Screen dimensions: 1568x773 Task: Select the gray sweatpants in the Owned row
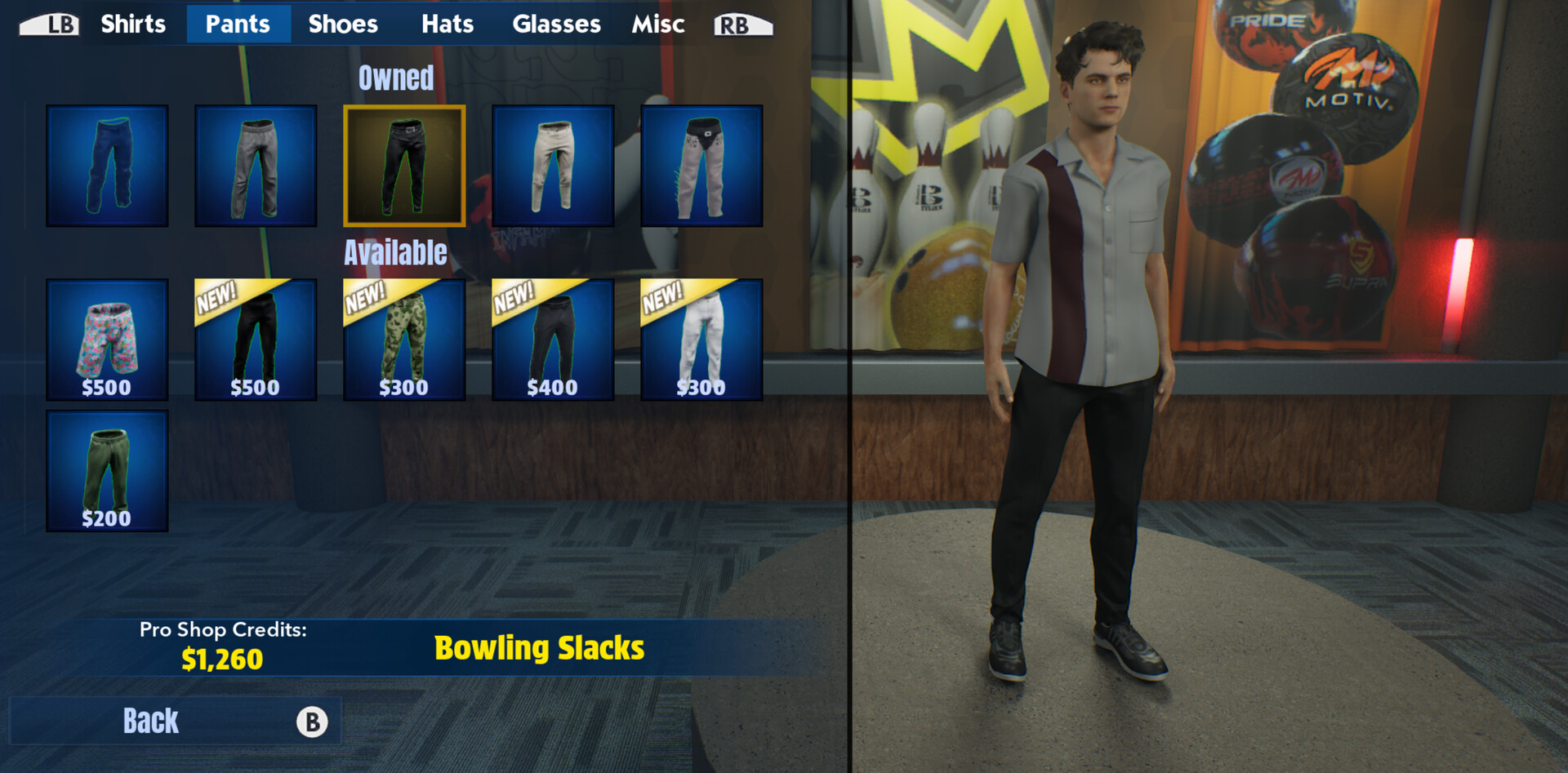[256, 165]
